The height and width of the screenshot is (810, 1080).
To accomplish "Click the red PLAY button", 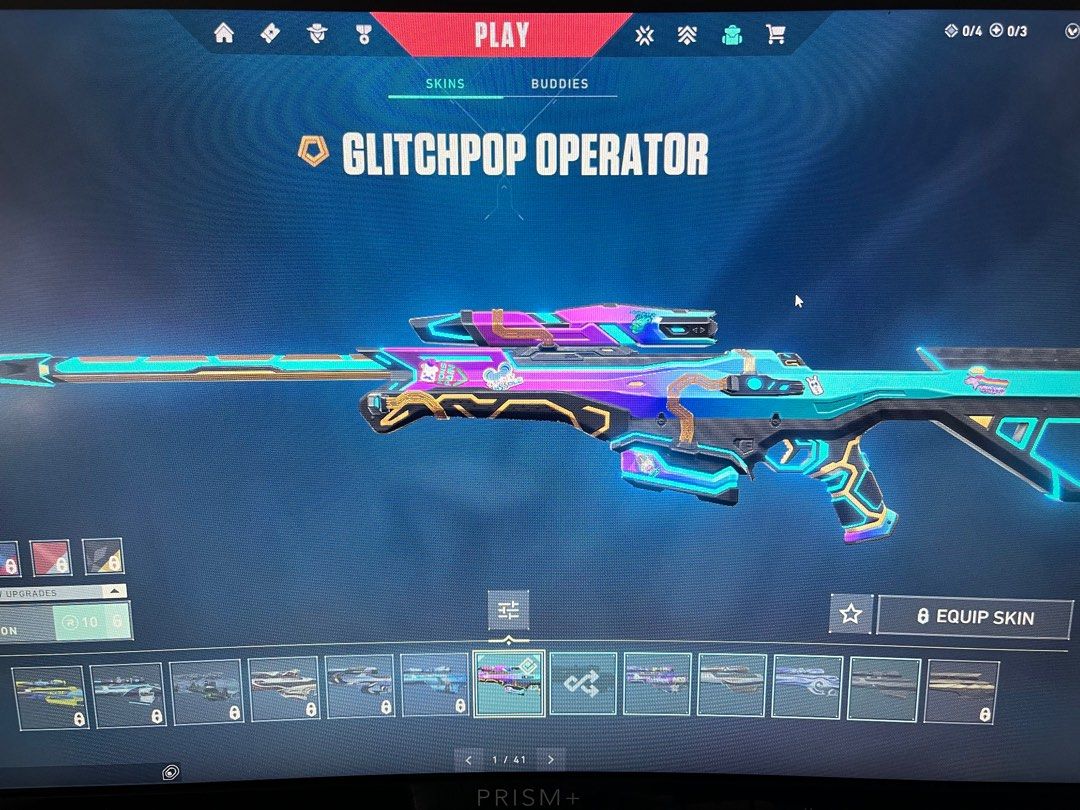I will tap(502, 35).
